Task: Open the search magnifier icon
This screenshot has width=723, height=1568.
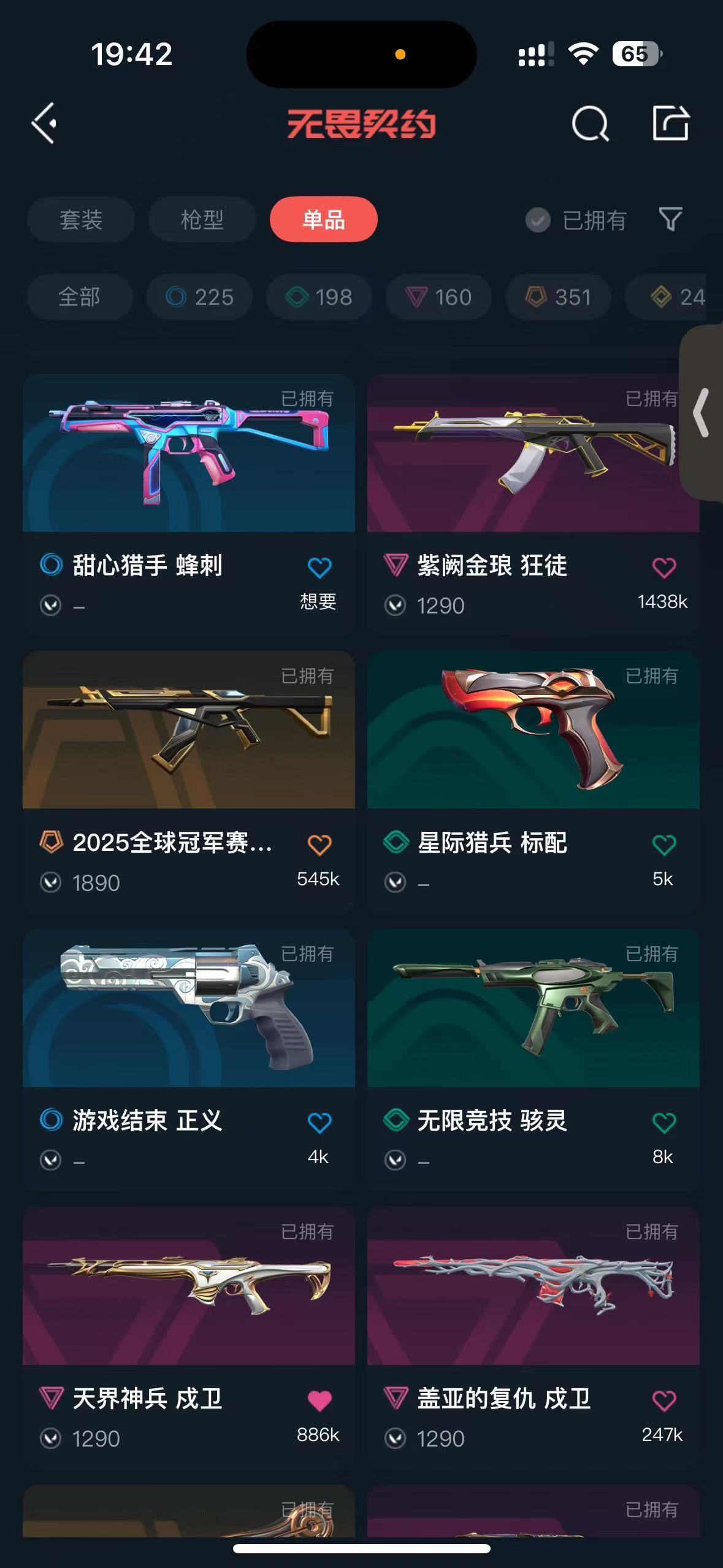Action: pyautogui.click(x=589, y=123)
